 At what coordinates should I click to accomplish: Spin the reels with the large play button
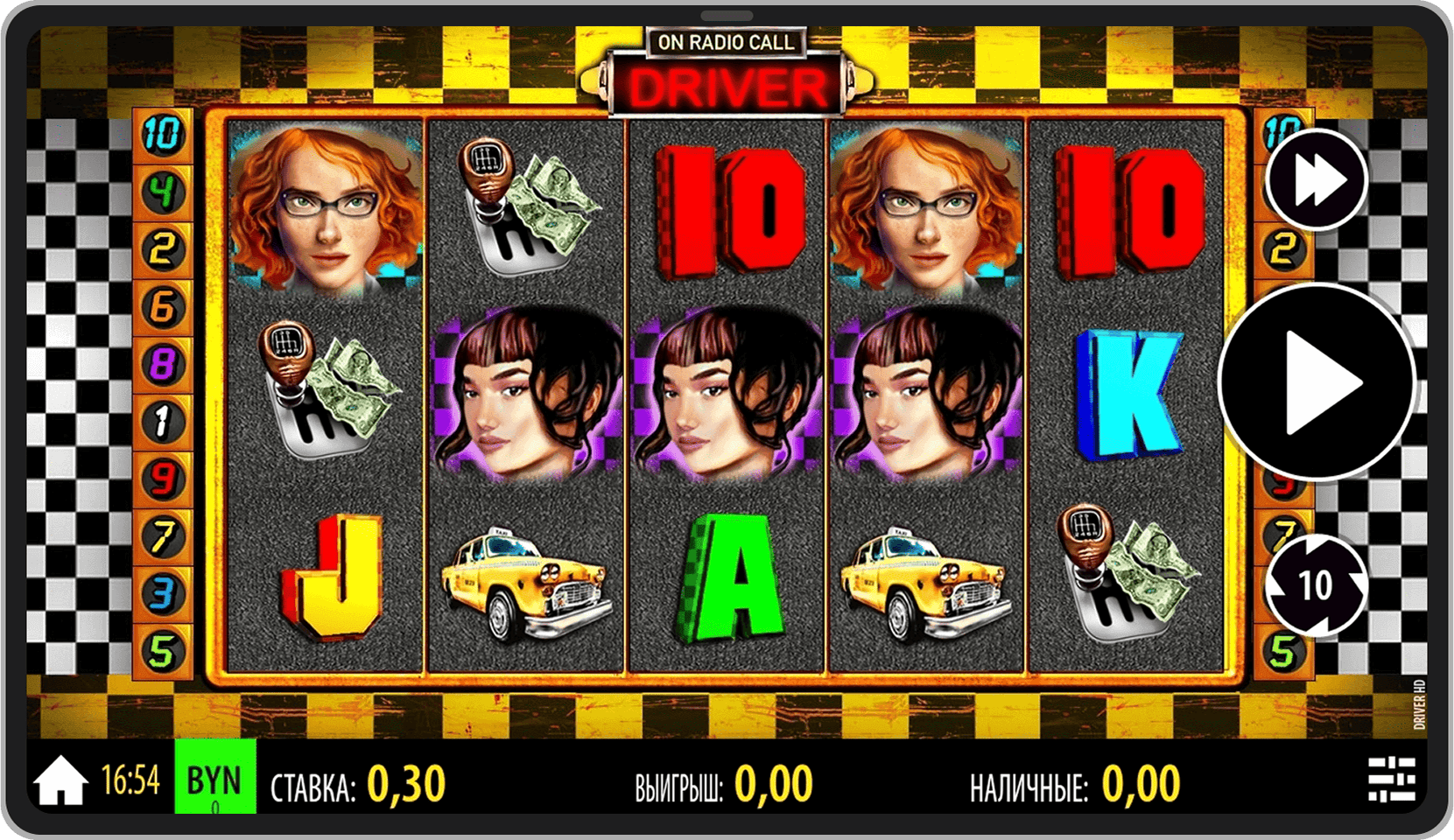pos(1316,382)
